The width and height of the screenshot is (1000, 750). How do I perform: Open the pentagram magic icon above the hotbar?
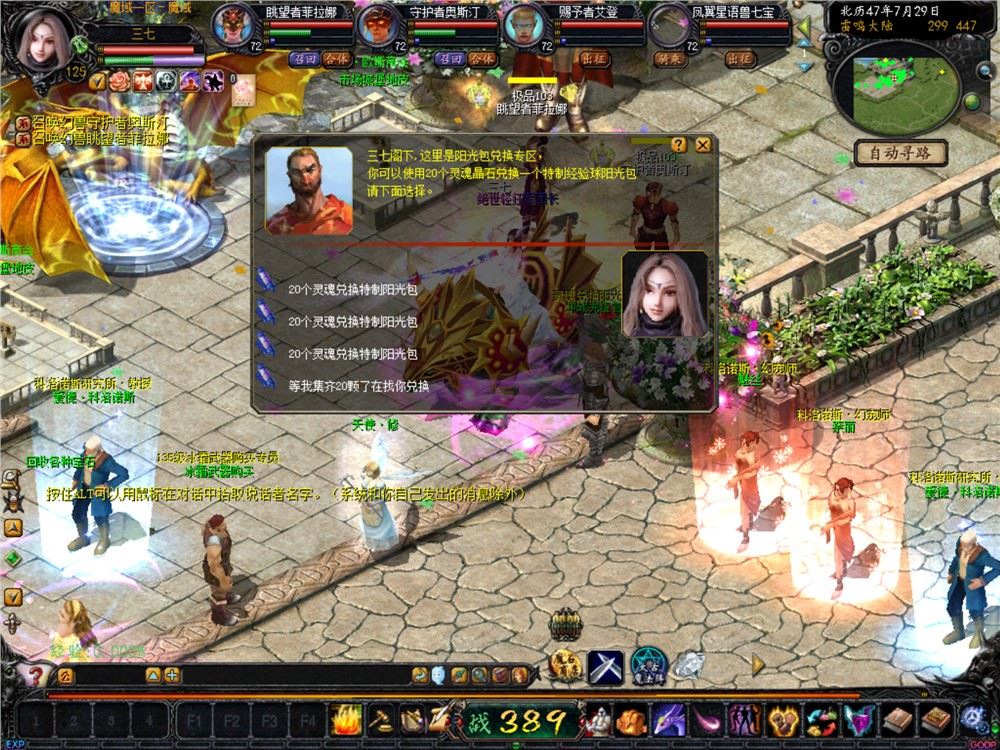(x=648, y=665)
